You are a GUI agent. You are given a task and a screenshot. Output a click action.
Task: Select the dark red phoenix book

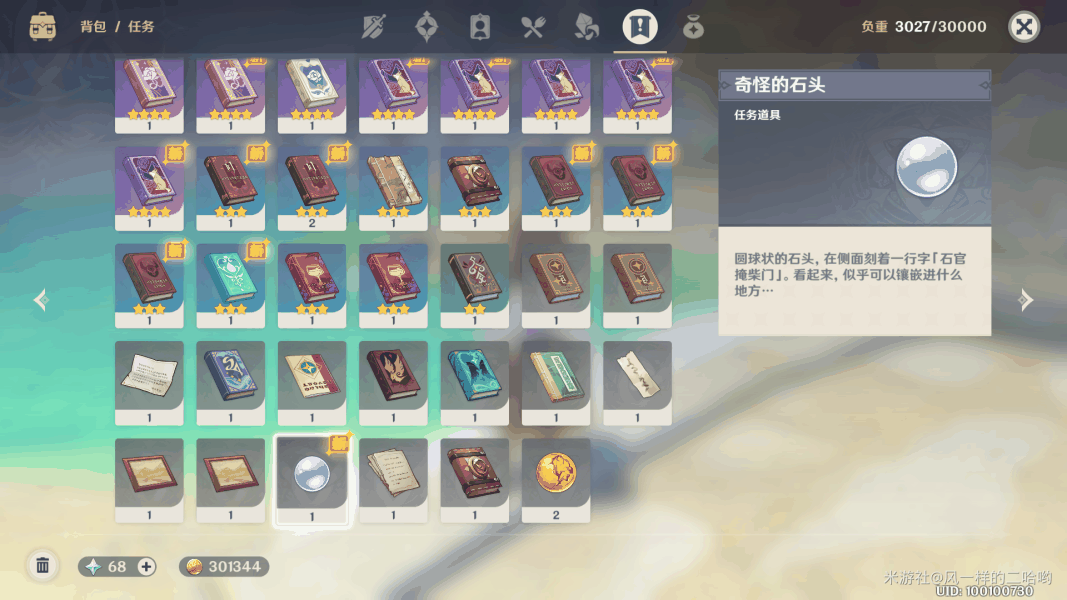393,377
